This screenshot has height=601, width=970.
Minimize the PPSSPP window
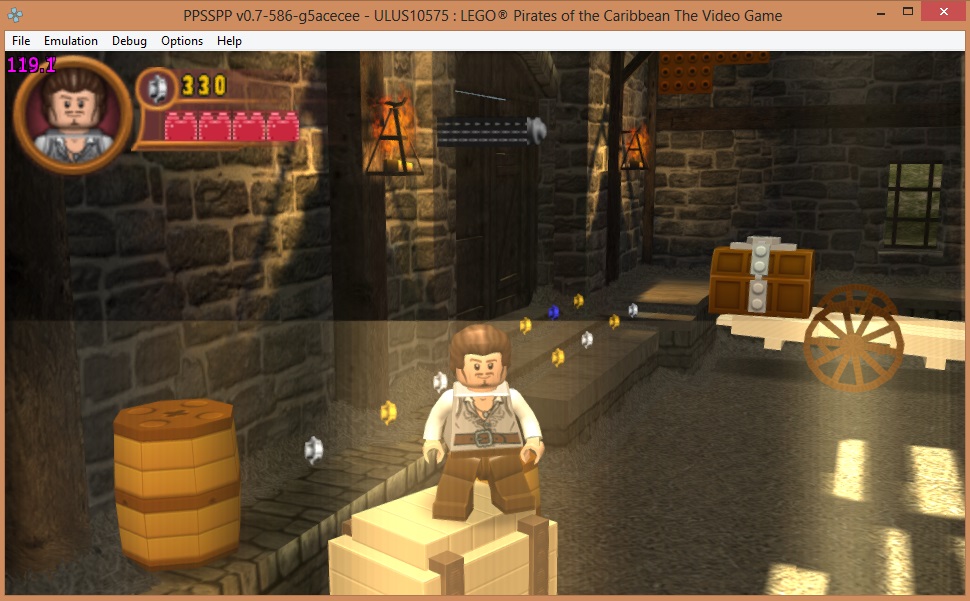click(x=878, y=13)
